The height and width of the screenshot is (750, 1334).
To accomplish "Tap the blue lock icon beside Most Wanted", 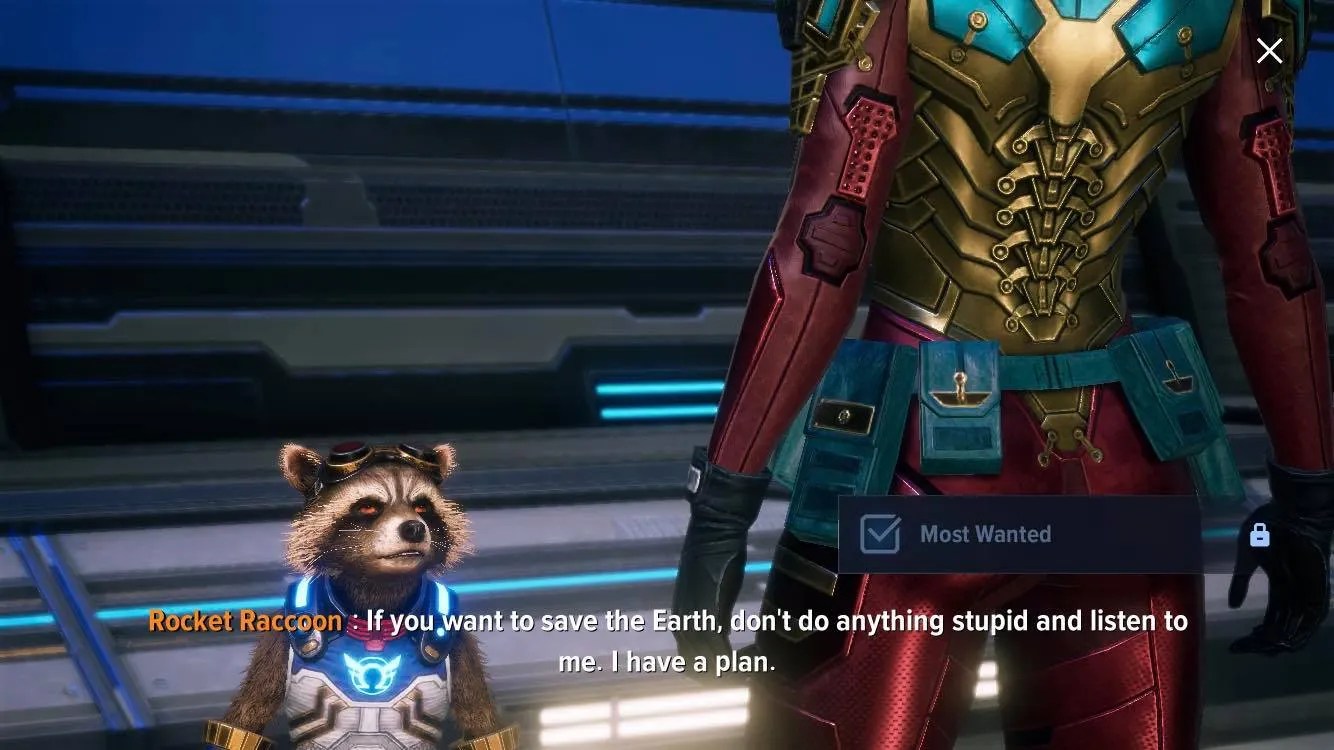I will click(x=1260, y=535).
